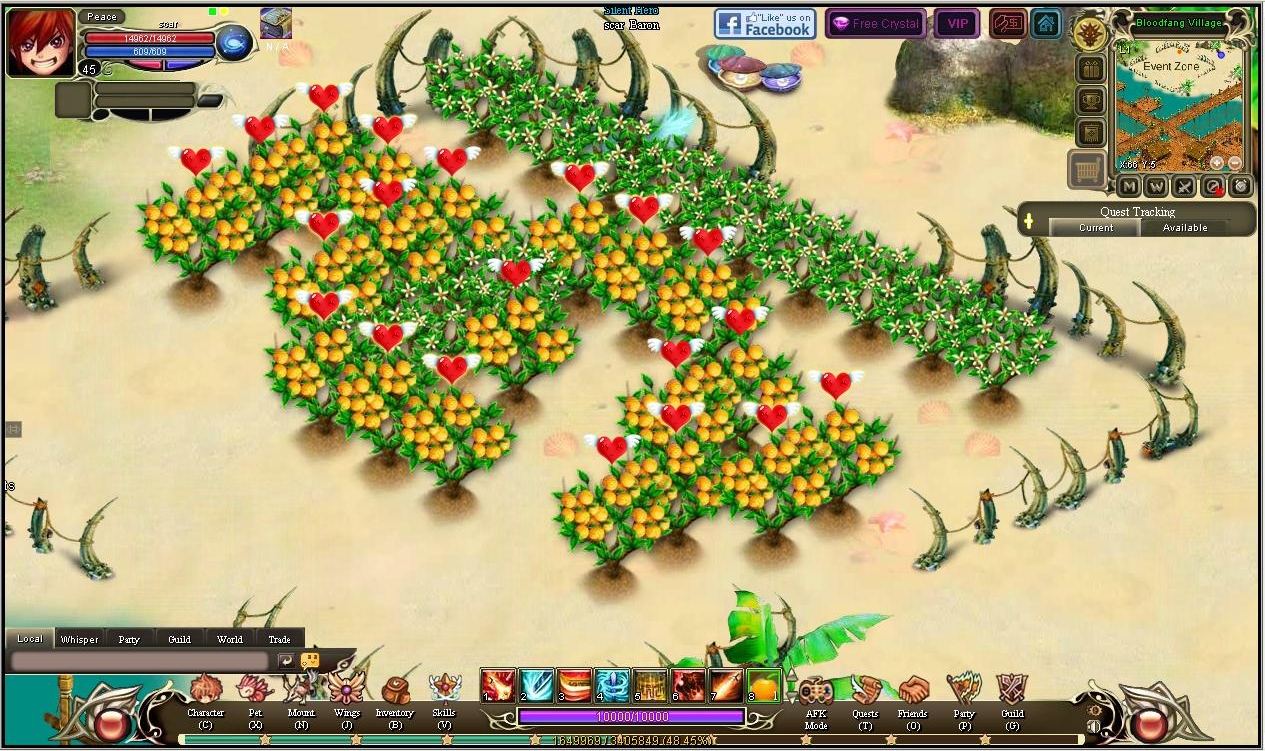Use the orange fruit in hotbar slot 8

pos(764,685)
